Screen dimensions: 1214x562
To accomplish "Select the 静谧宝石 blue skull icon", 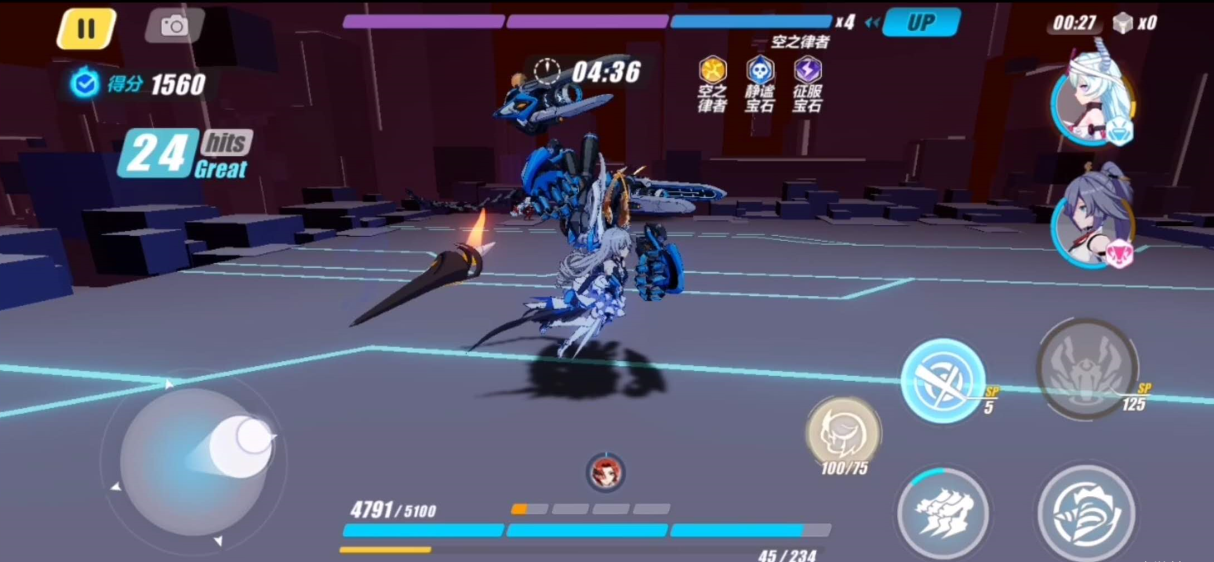I will (x=760, y=70).
